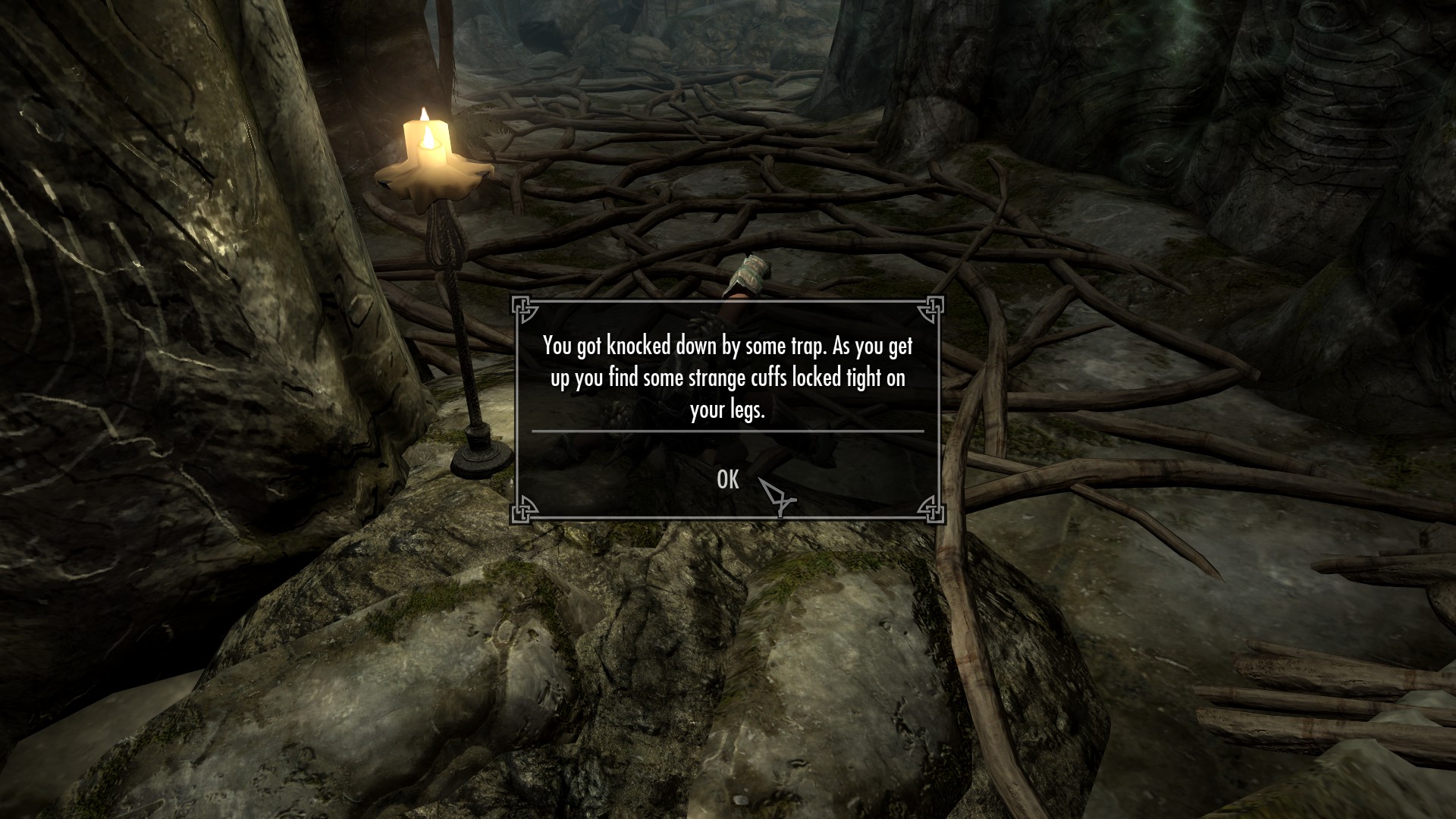Image resolution: width=1456 pixels, height=819 pixels.
Task: Confirm the trap message with OK
Action: click(727, 479)
